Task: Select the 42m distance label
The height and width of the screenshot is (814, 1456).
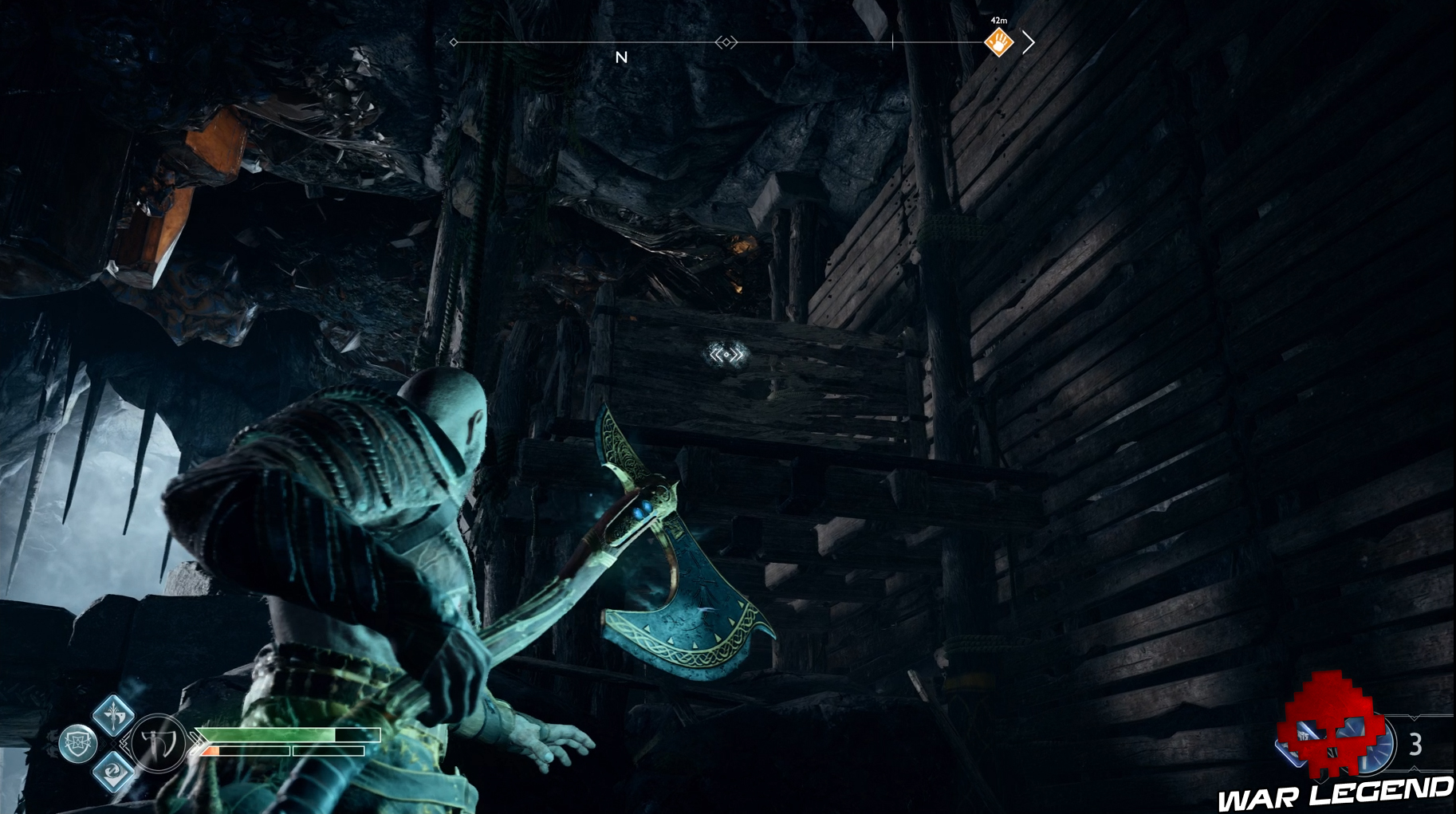Action: click(998, 21)
